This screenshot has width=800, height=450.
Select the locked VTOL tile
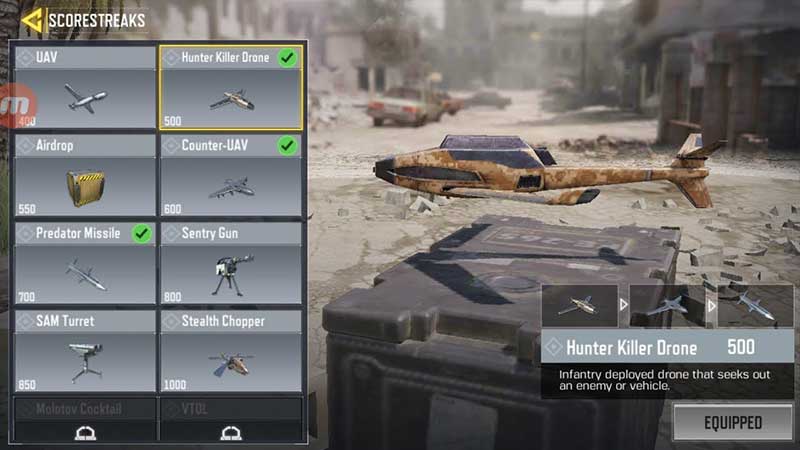(231, 420)
